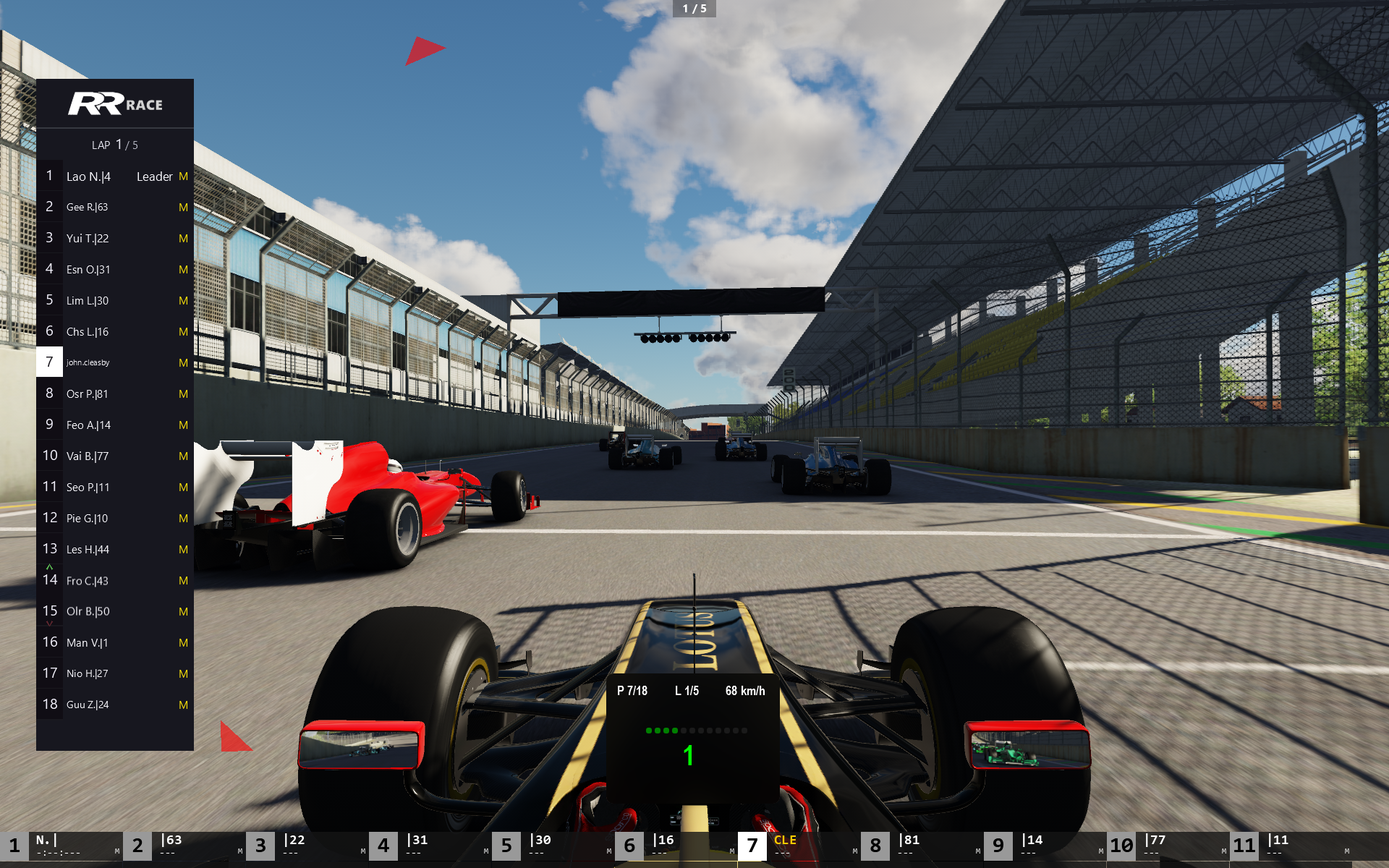Click the M tyre compound icon for john.cleasby
Screen dimensions: 1389x868
(183, 362)
